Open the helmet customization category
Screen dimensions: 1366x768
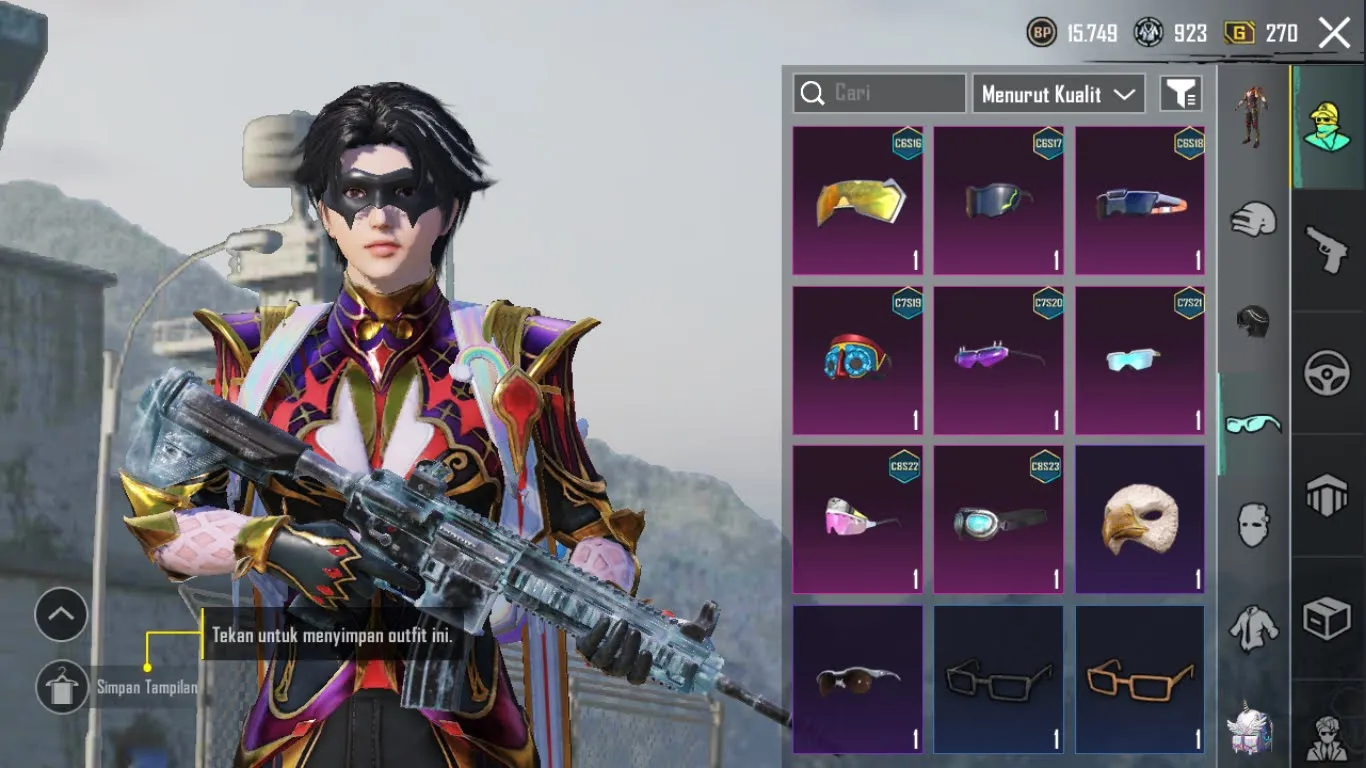pos(1255,220)
